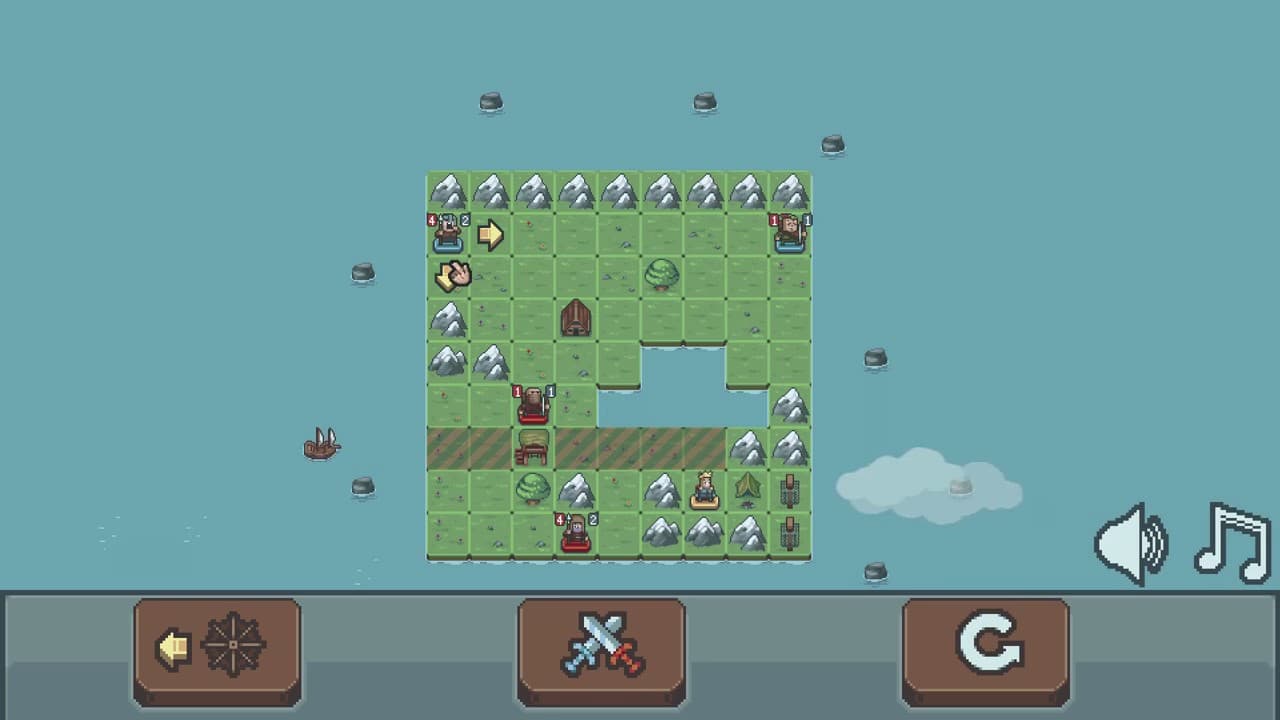Select the viking unit with 4/2 stats
The width and height of the screenshot is (1280, 720).
click(447, 234)
